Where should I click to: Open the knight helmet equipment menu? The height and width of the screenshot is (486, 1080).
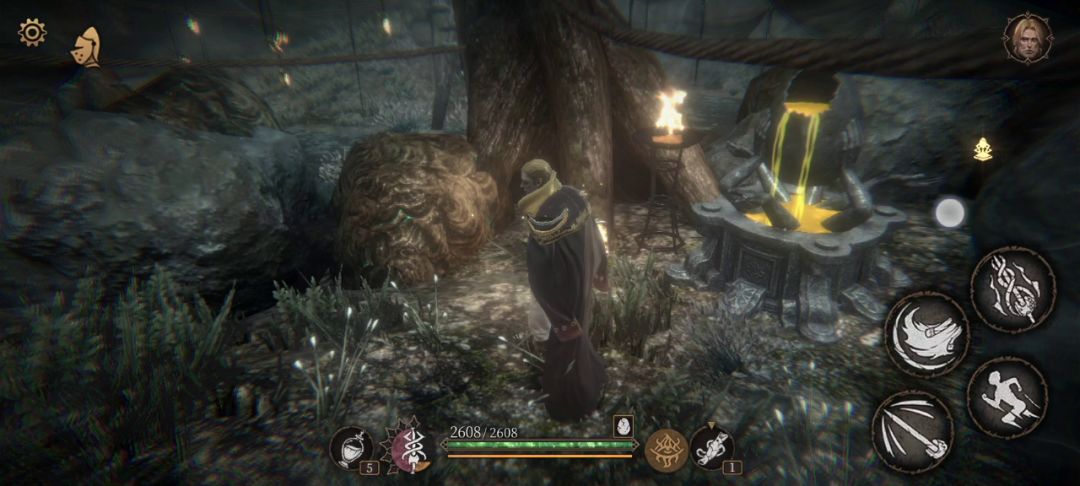(86, 47)
